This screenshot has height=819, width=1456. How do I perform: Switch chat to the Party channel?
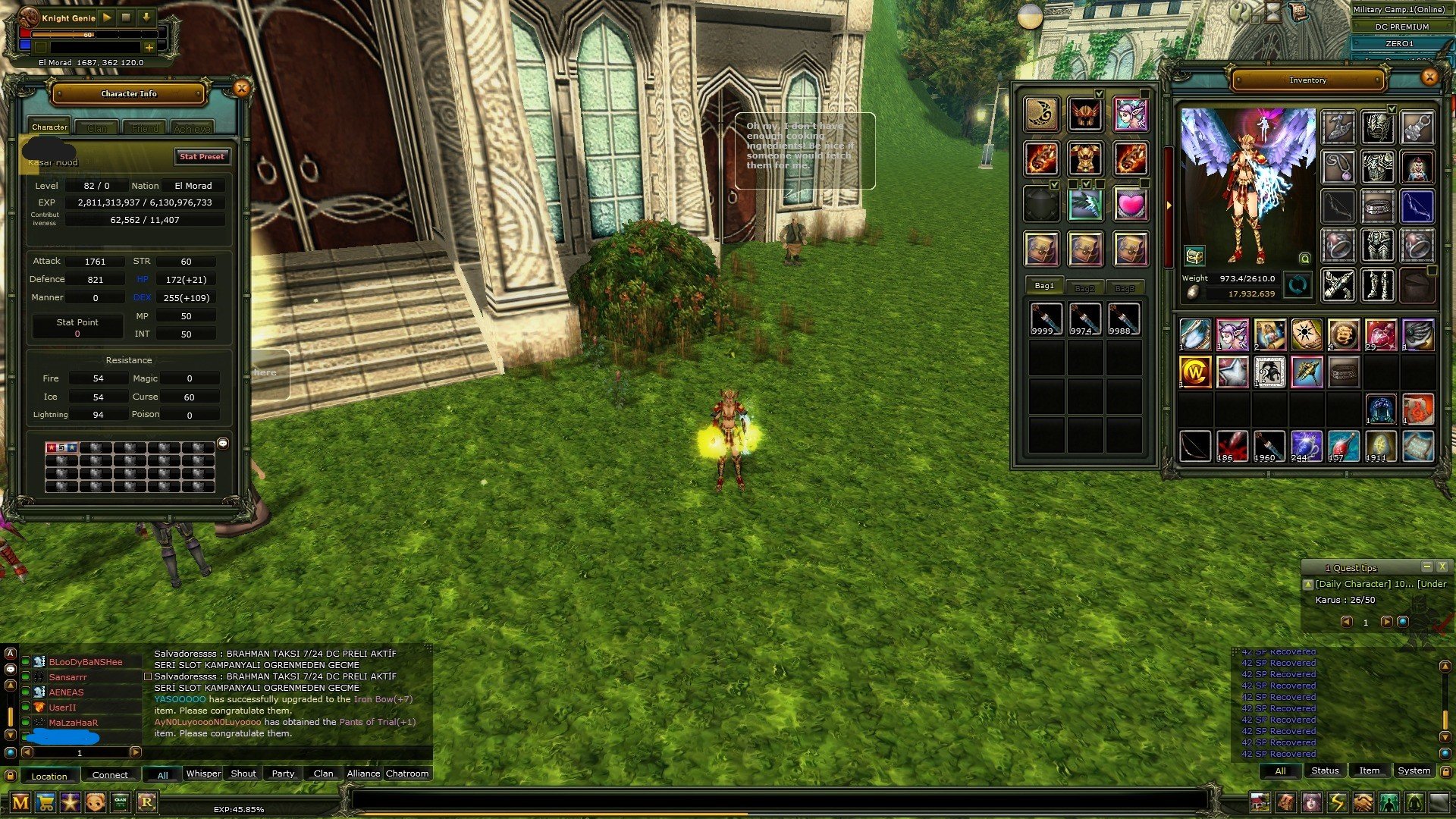pos(283,774)
